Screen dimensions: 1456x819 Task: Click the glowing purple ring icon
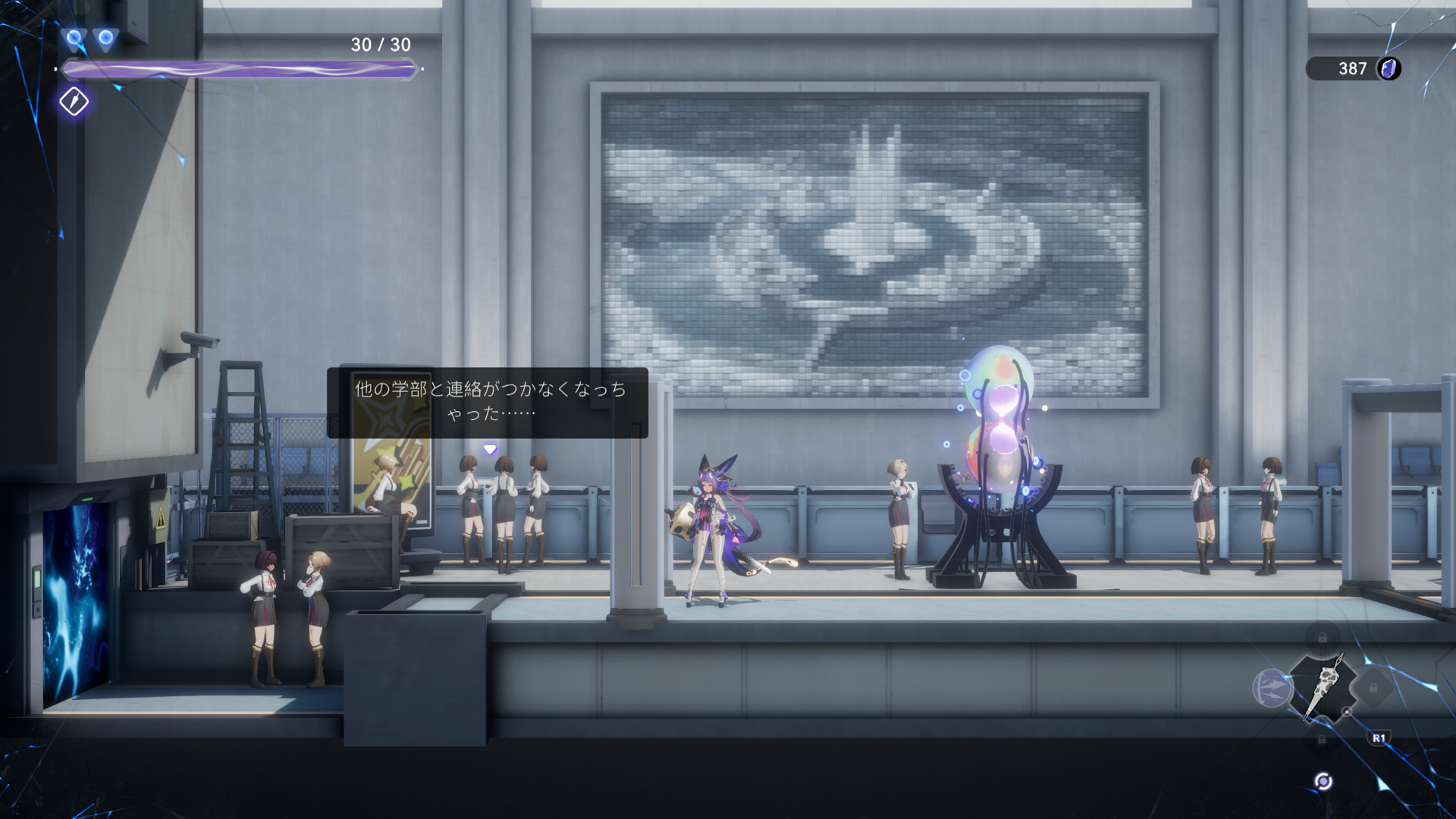point(1323,782)
